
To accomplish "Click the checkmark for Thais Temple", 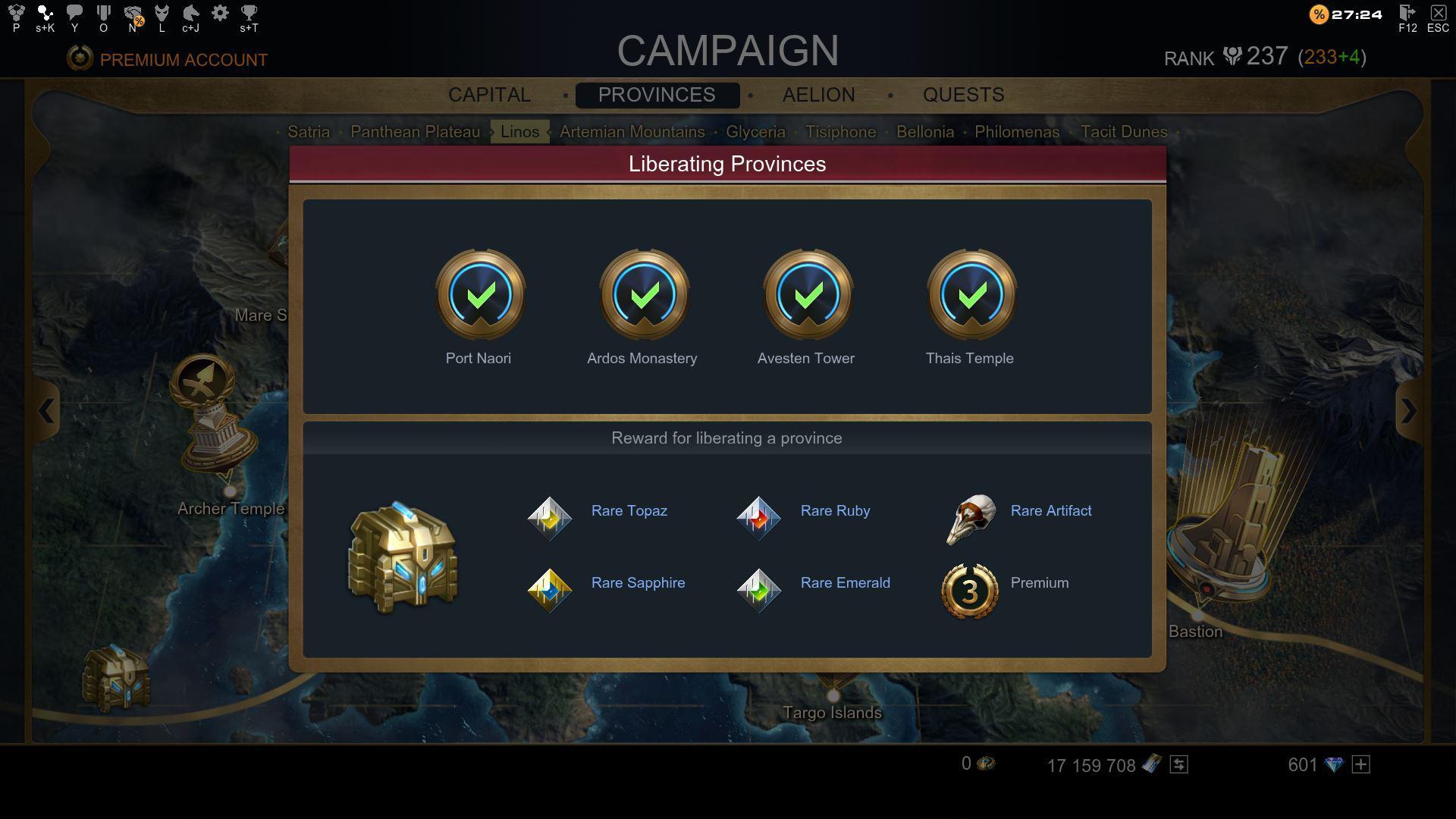I will (x=971, y=297).
